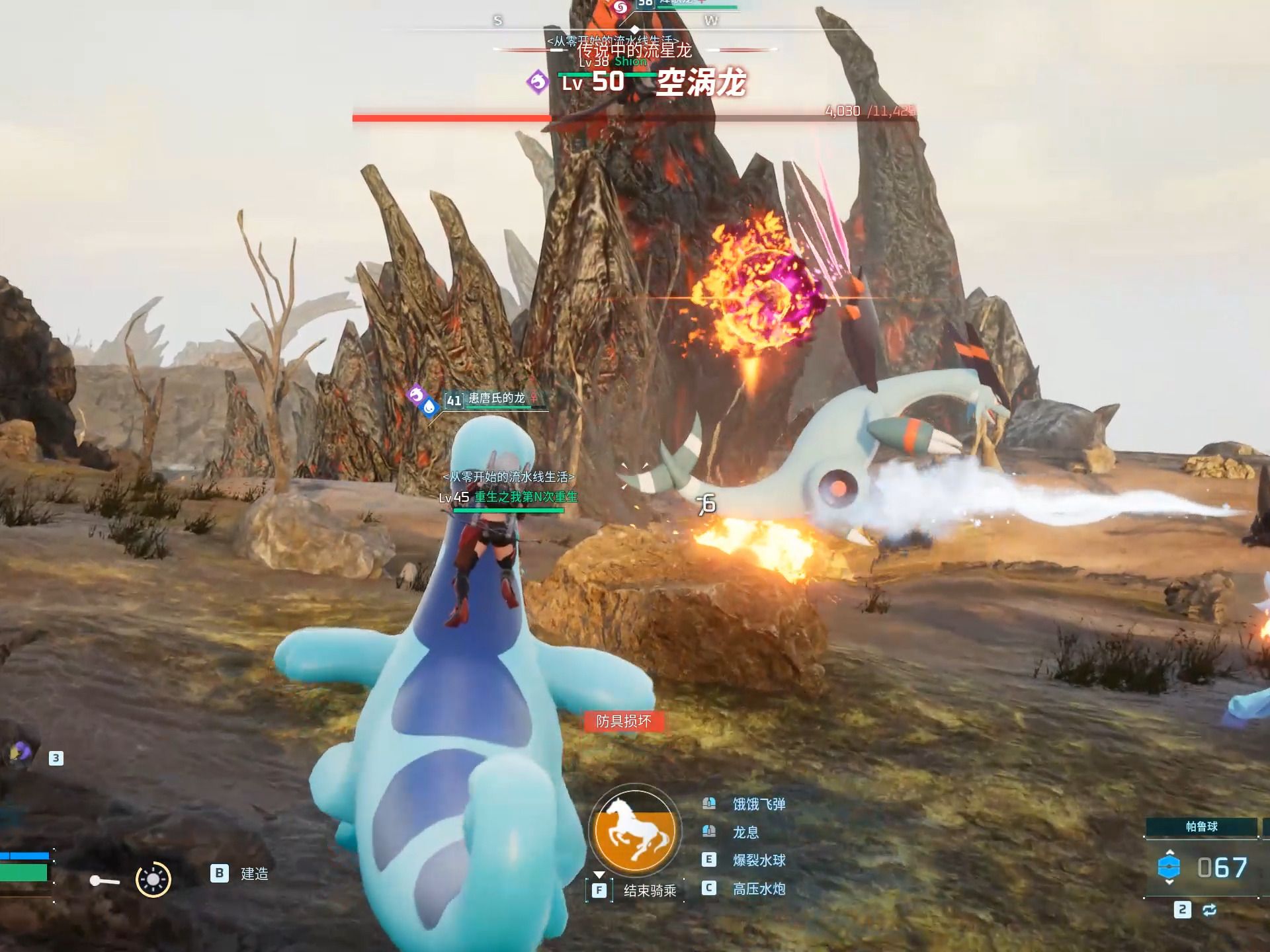Screen dimensions: 1270x952
Task: Click the 结束骑乘 dismount label
Action: point(650,891)
